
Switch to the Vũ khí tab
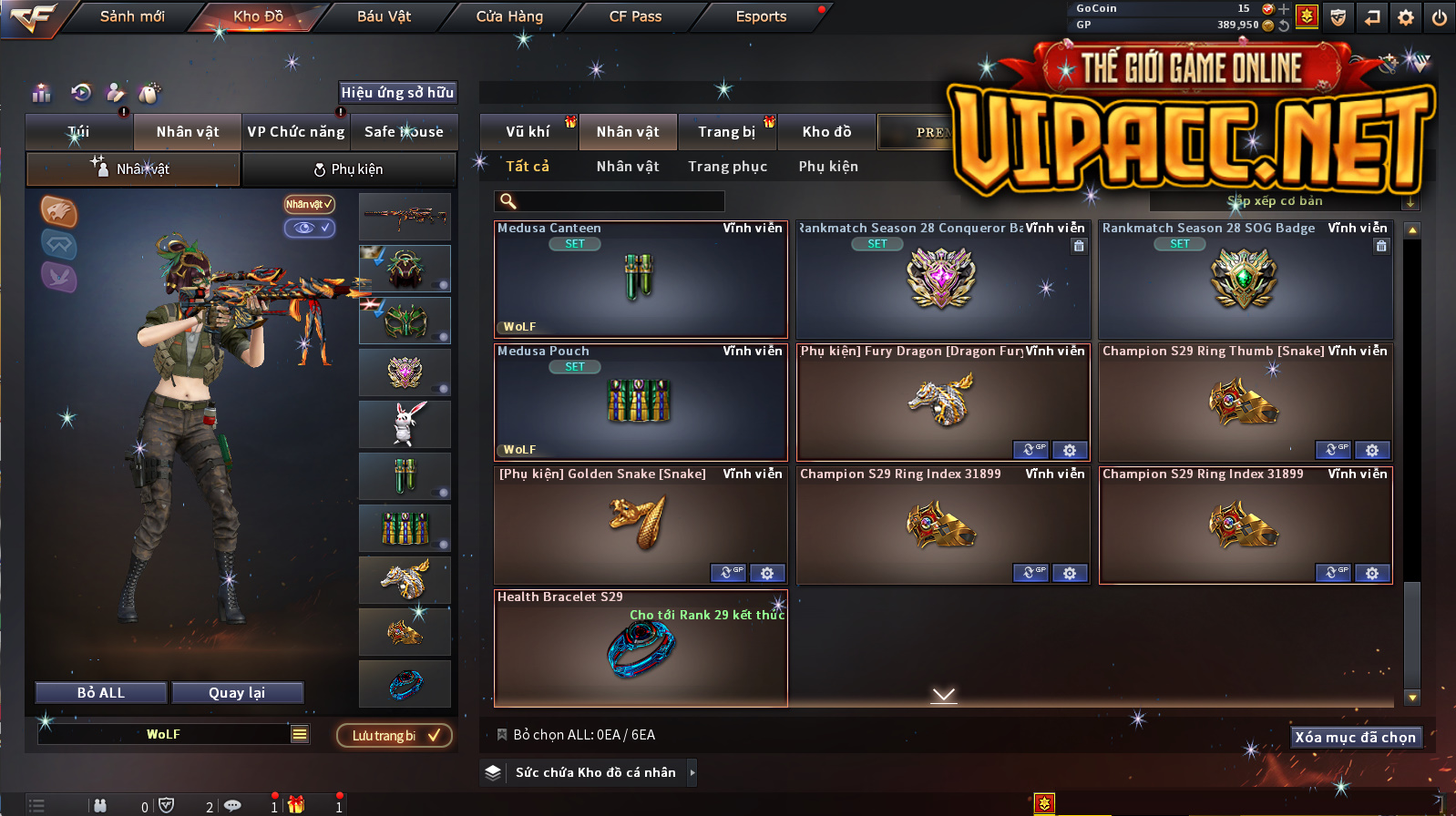pyautogui.click(x=528, y=132)
